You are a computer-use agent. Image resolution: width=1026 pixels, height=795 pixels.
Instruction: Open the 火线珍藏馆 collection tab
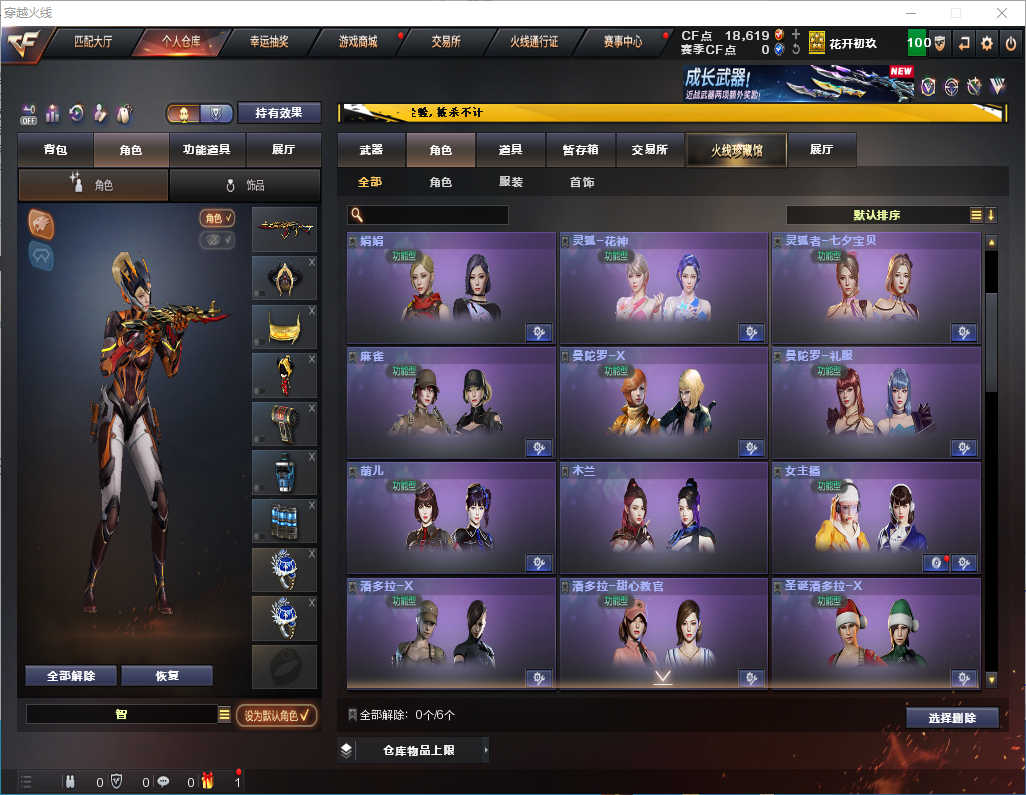(x=736, y=150)
